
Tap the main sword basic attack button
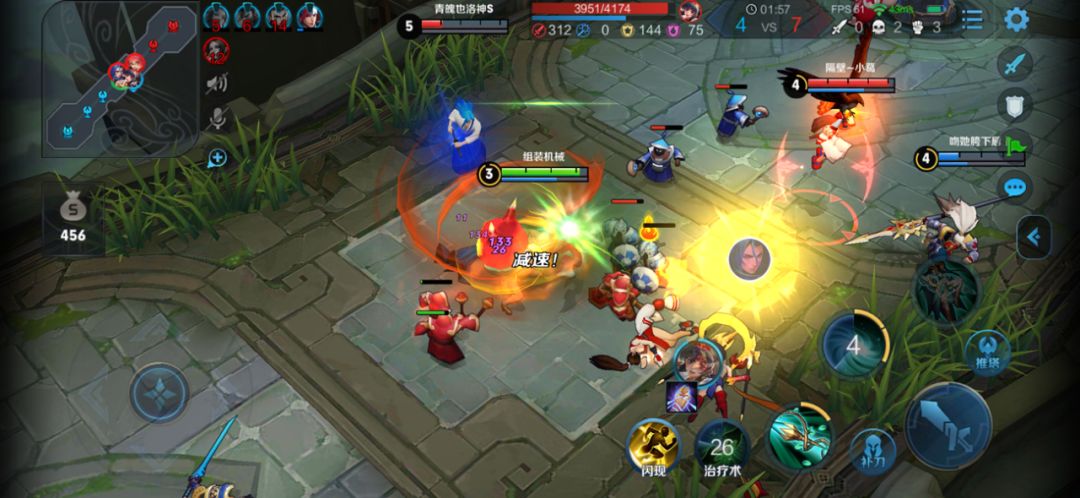click(x=947, y=424)
